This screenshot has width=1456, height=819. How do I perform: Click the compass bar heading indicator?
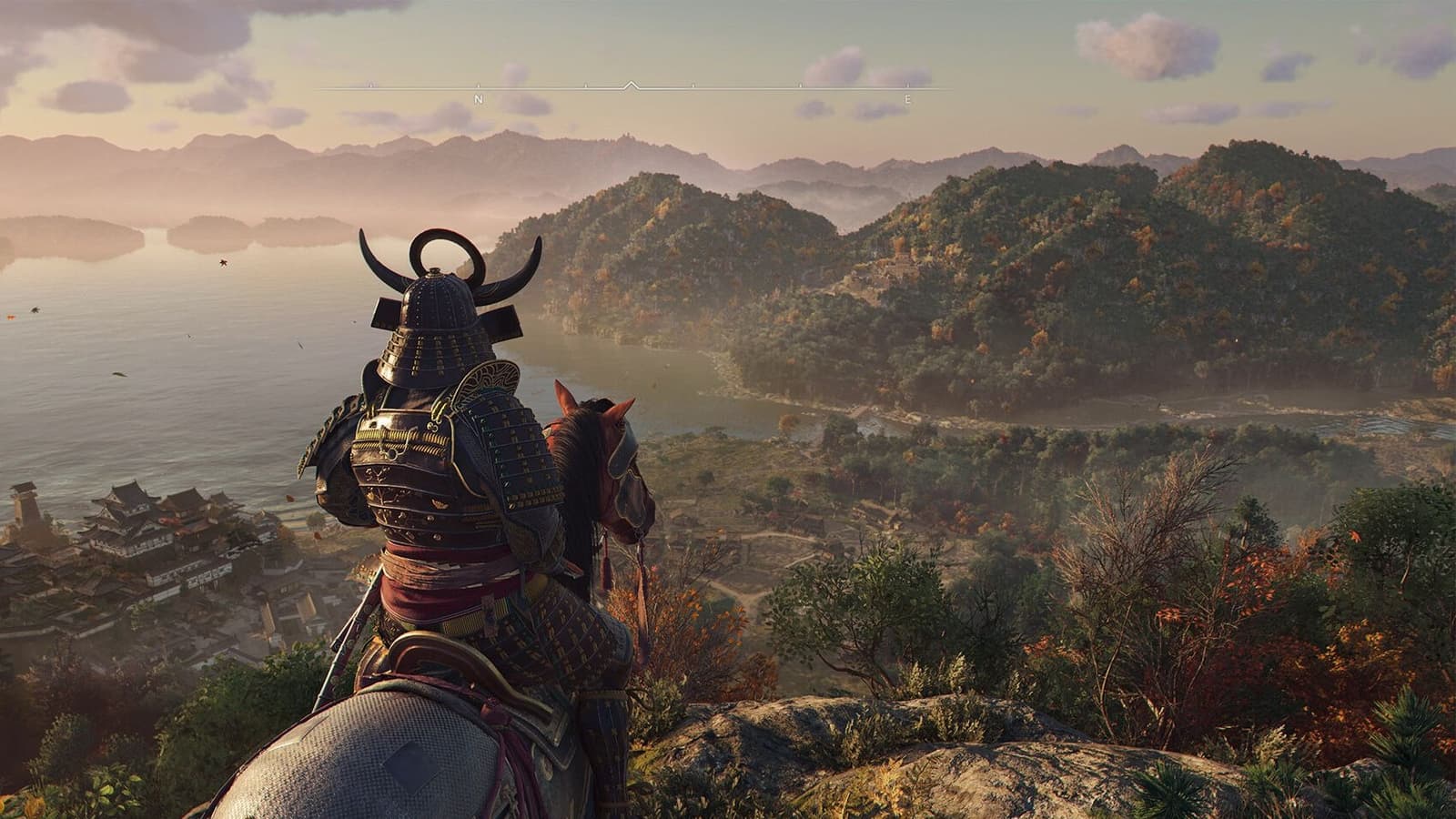point(632,86)
